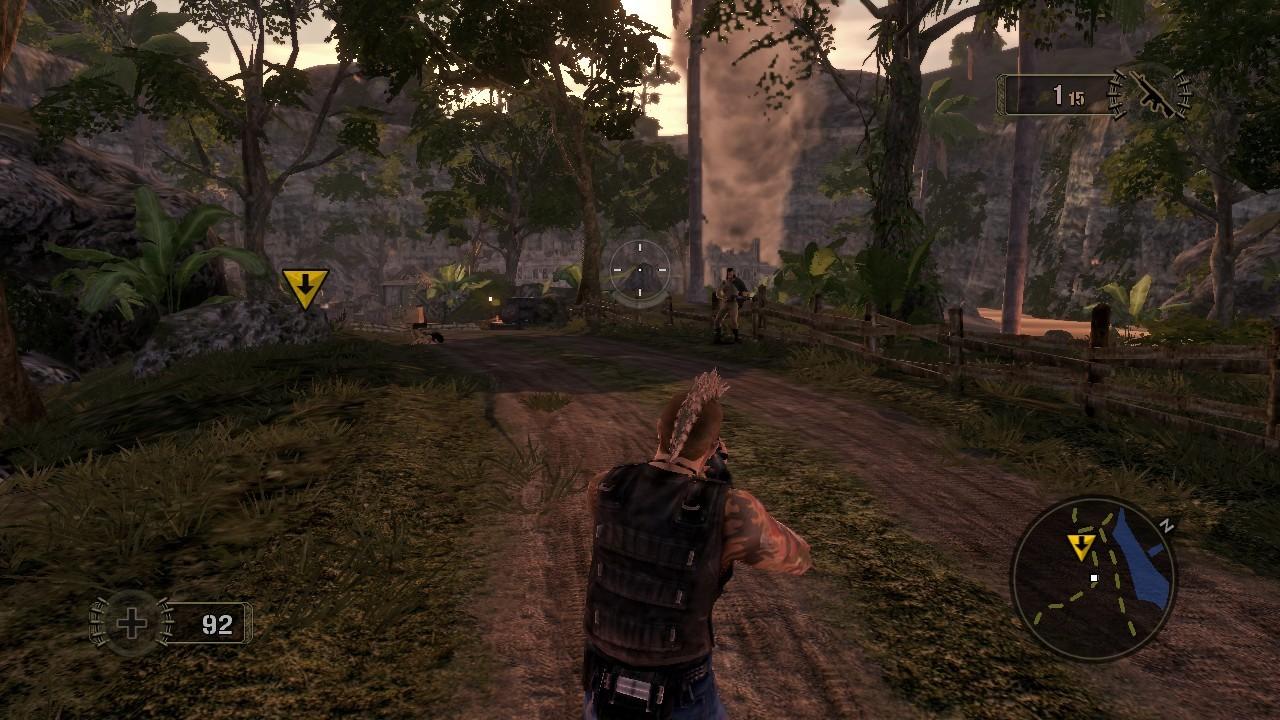This screenshot has height=720, width=1280.
Task: Click the health cross icon
Action: click(130, 622)
